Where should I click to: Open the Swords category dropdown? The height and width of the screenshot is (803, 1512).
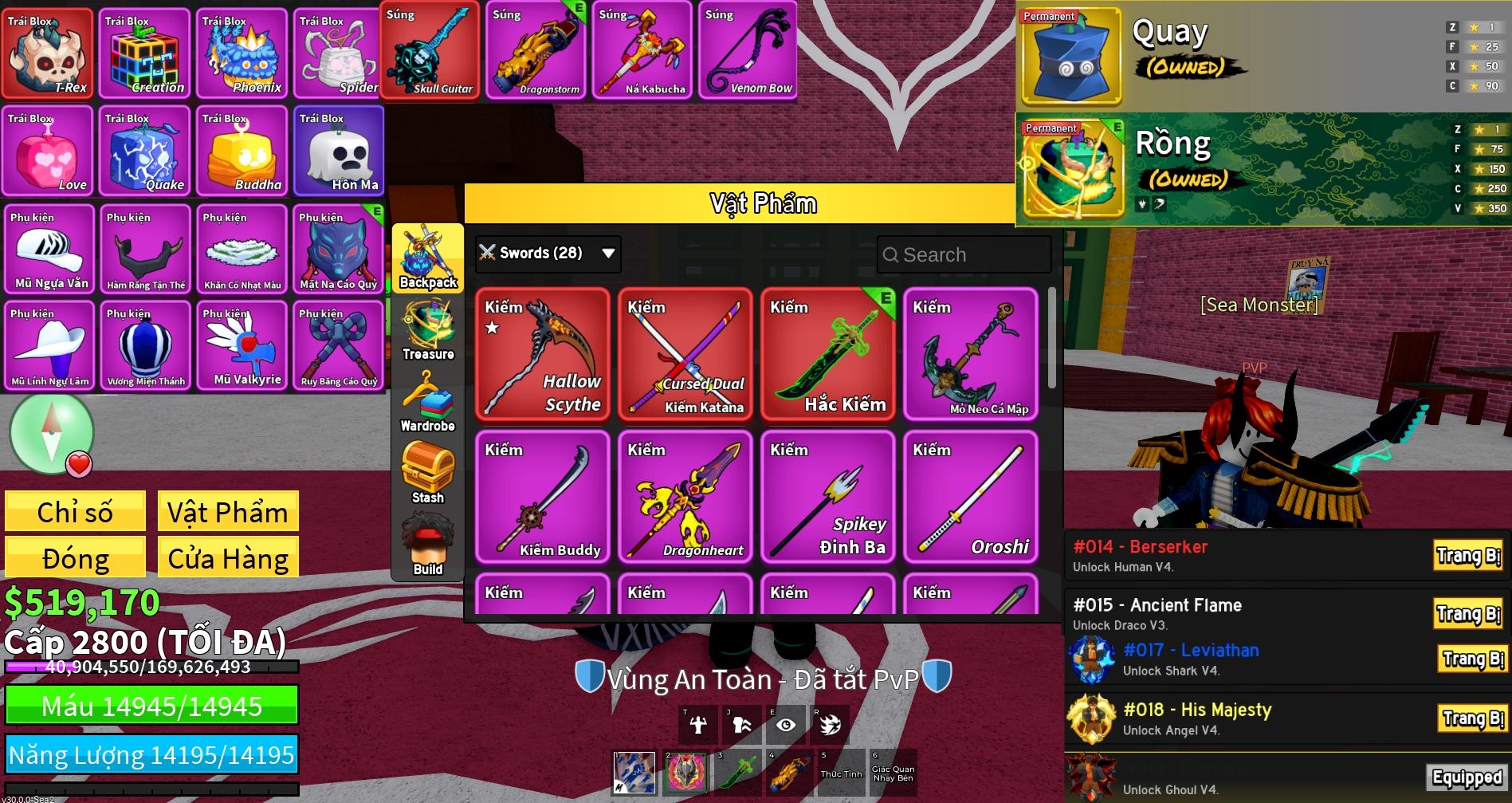coord(548,254)
